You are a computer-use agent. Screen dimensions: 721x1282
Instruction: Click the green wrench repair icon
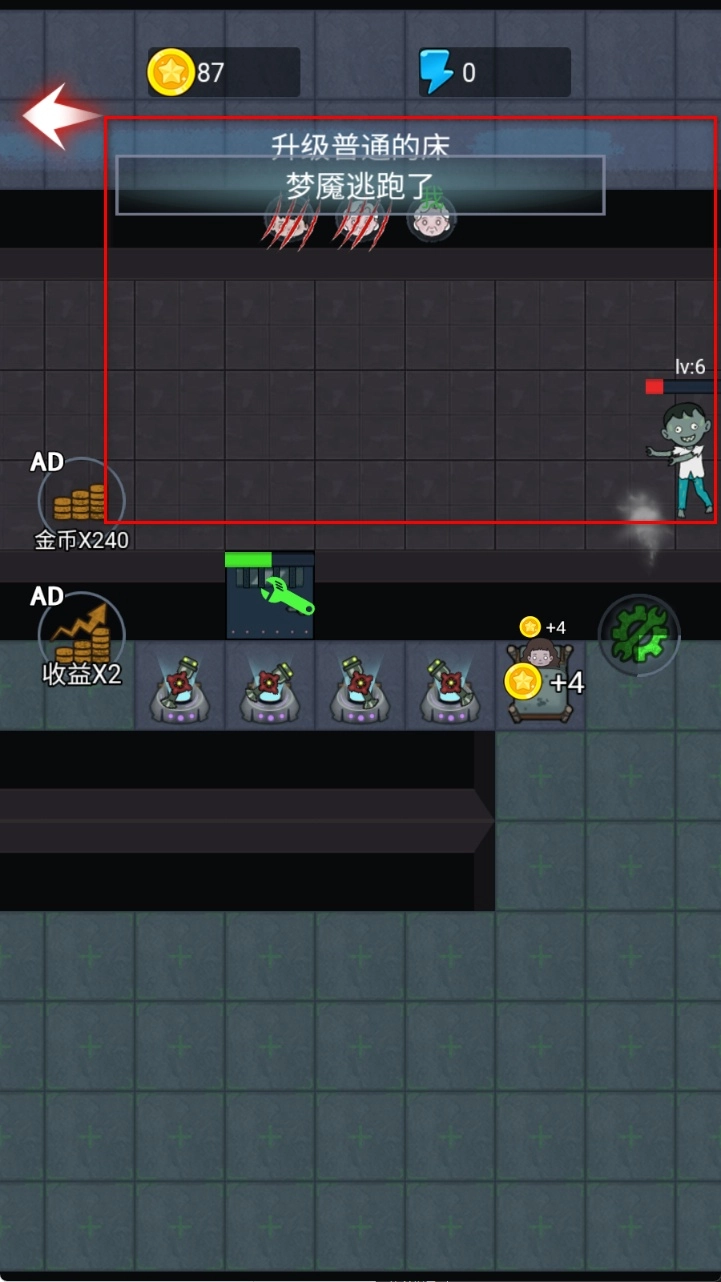[x=287, y=596]
